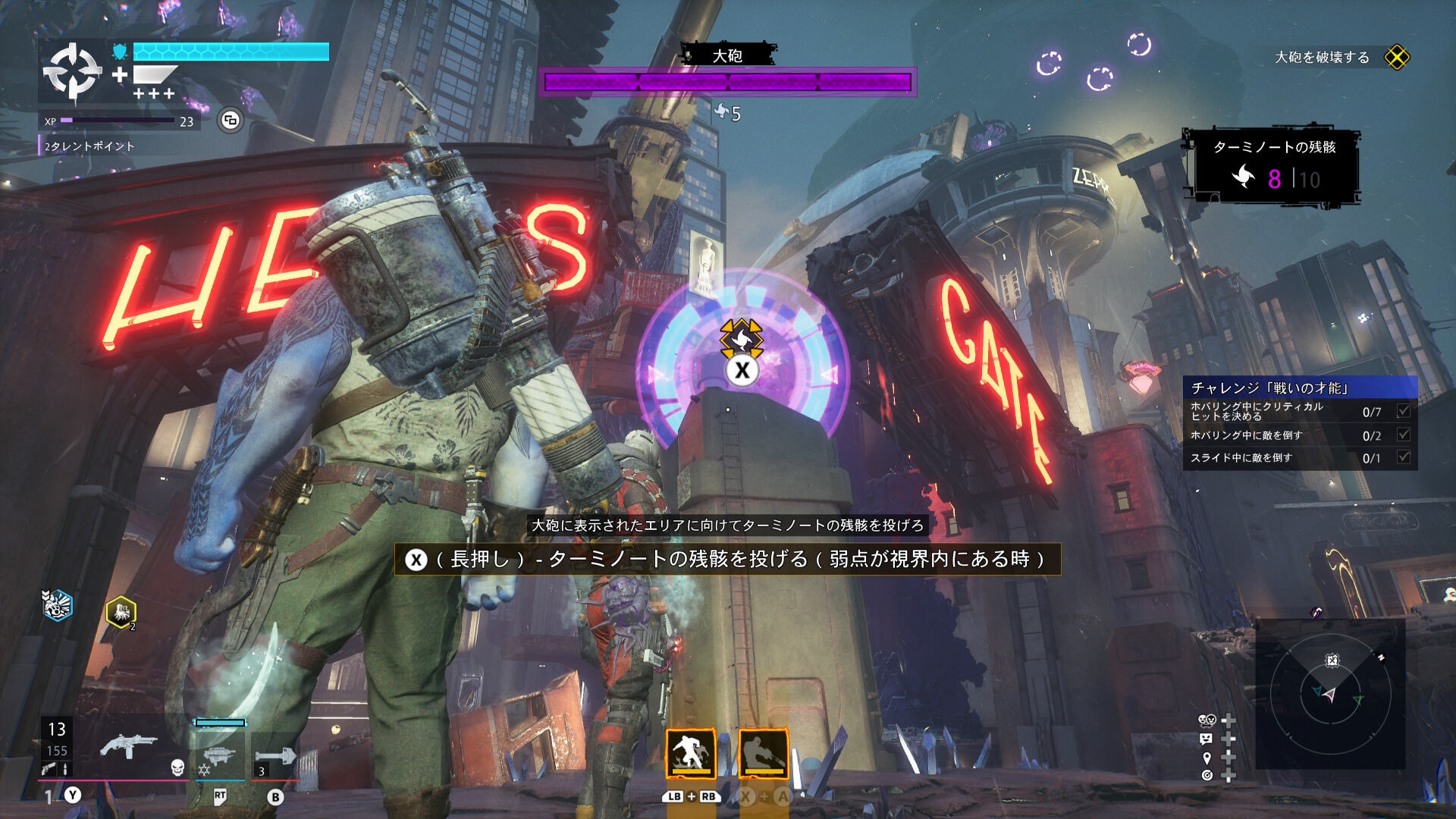Click the blue hexagon skull buff icon
Screen dimensions: 1456x819
(x=57, y=604)
